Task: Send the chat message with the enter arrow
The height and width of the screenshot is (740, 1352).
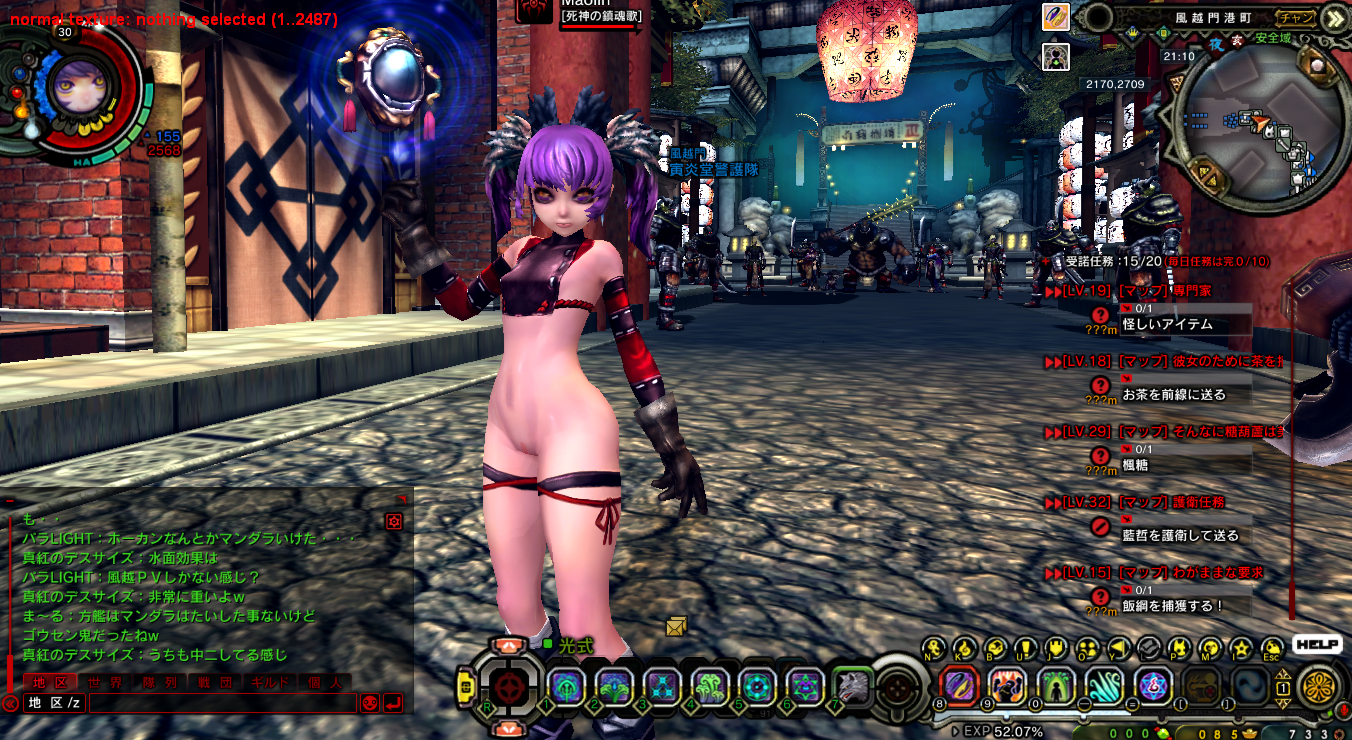Action: (393, 703)
